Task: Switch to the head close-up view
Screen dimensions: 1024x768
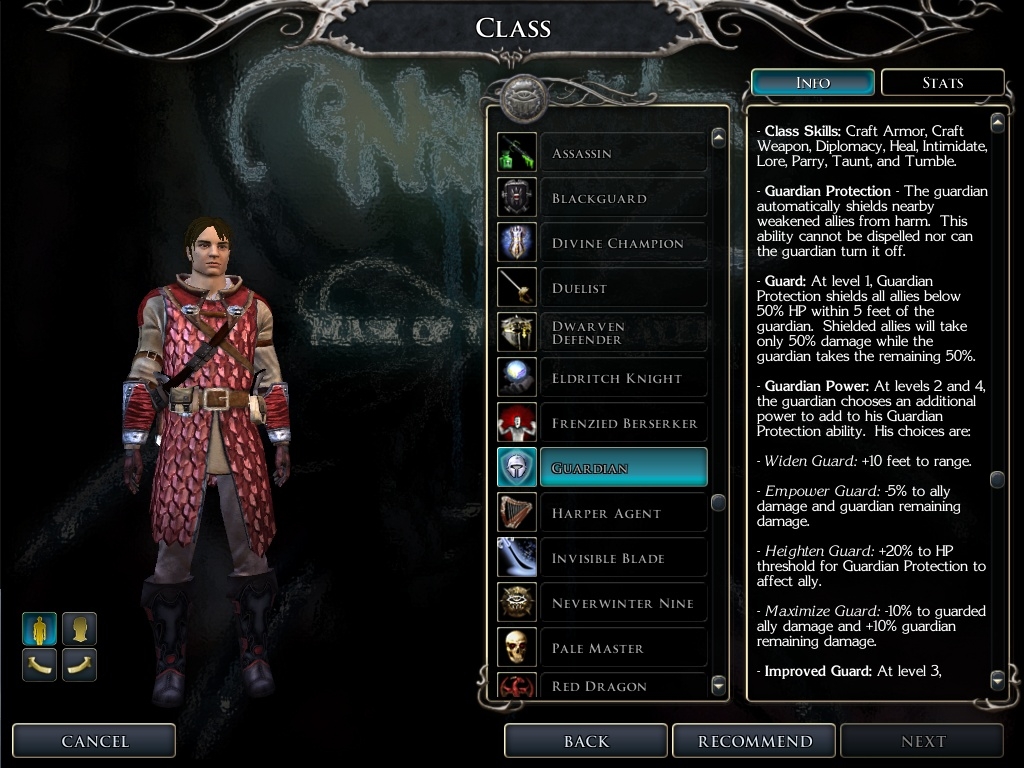Action: [x=79, y=629]
